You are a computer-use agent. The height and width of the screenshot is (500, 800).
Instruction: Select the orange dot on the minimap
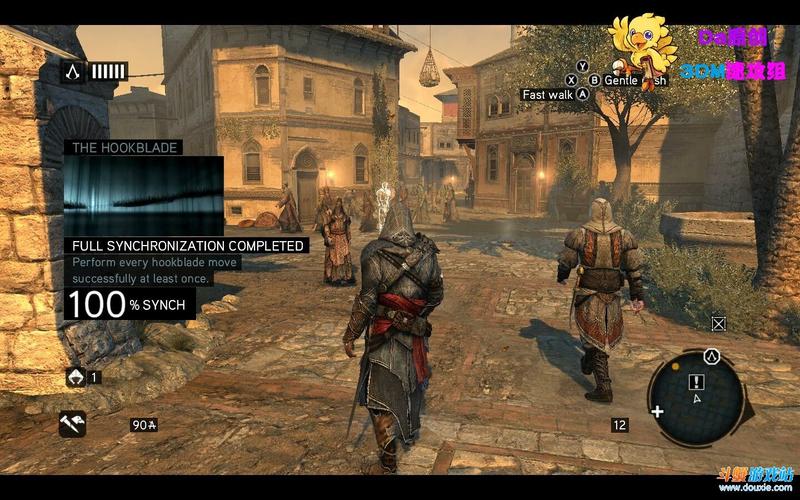(675, 366)
